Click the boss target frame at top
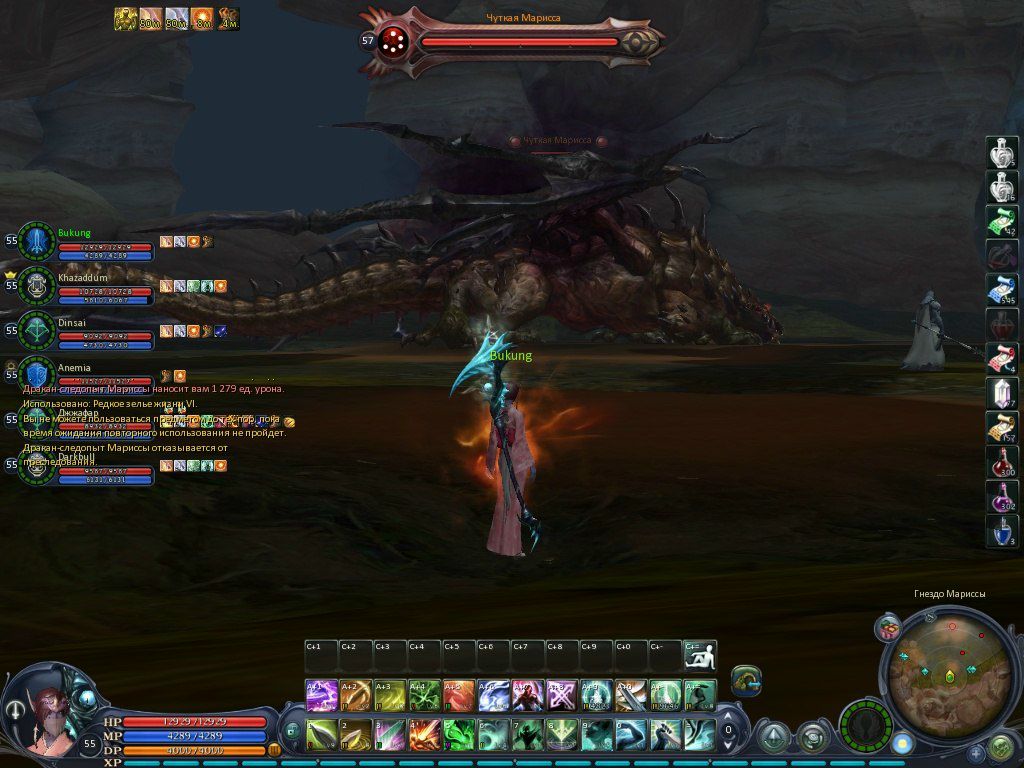 coord(512,42)
